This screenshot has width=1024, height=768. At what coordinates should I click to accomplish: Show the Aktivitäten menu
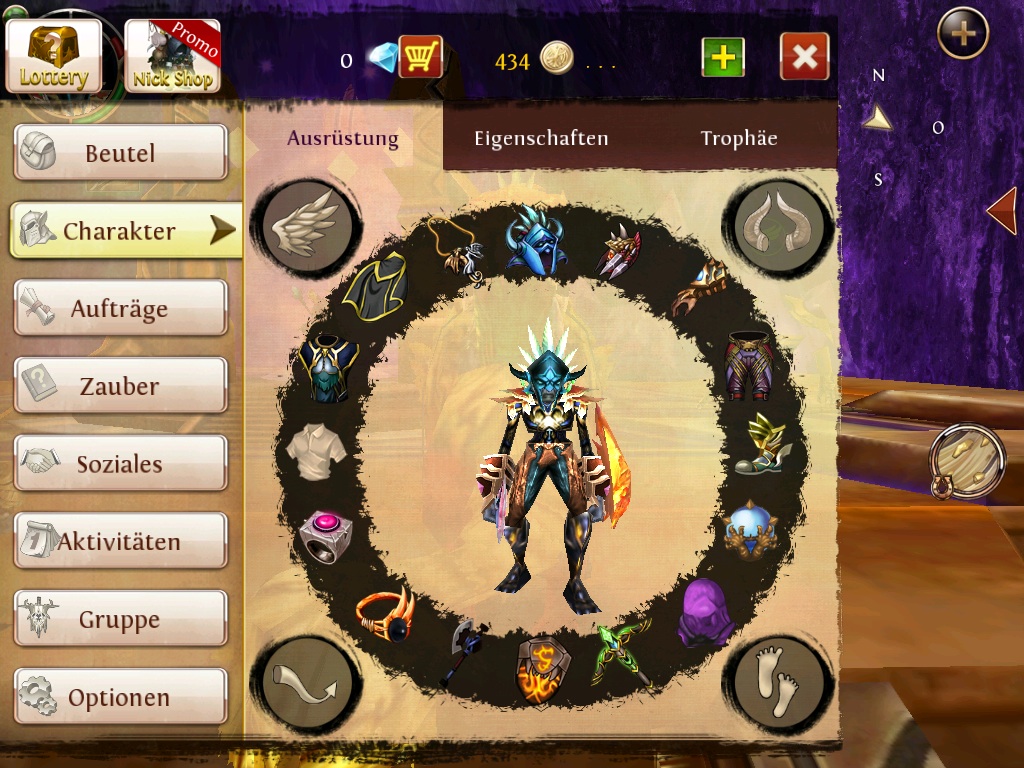point(120,541)
